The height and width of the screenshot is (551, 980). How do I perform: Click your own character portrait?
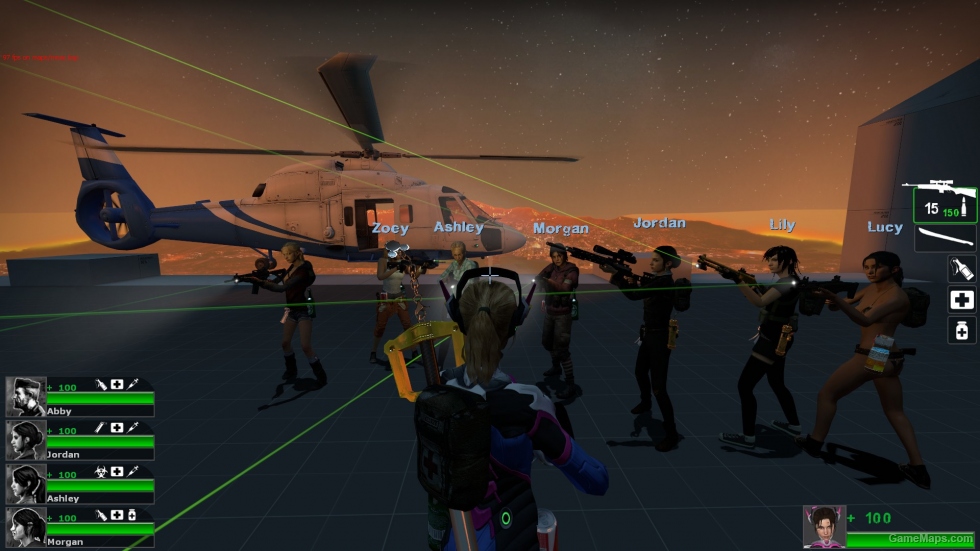[x=824, y=527]
